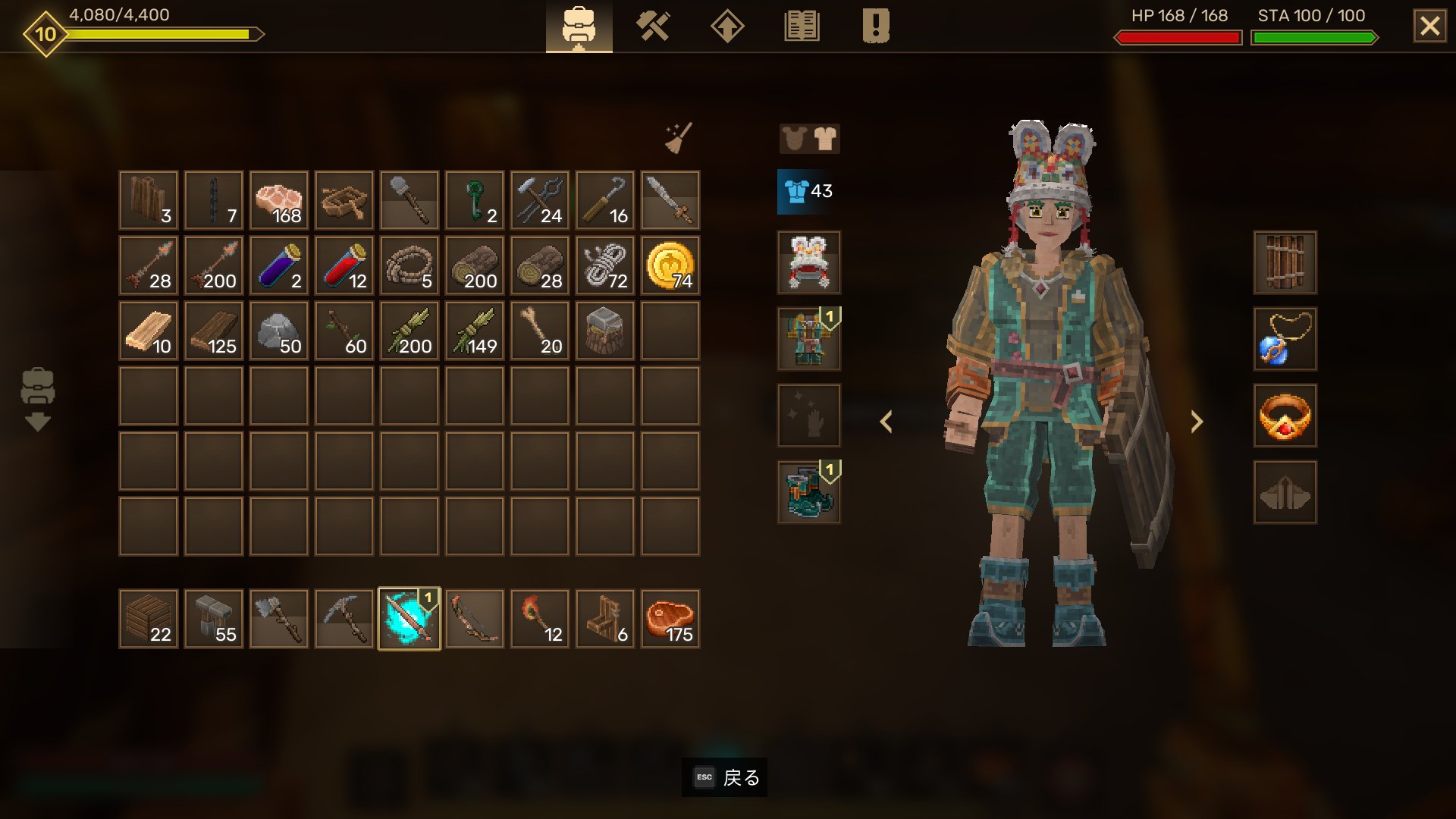Image resolution: width=1456 pixels, height=819 pixels.
Task: Select the cooked steak hotbar slot
Action: click(670, 619)
